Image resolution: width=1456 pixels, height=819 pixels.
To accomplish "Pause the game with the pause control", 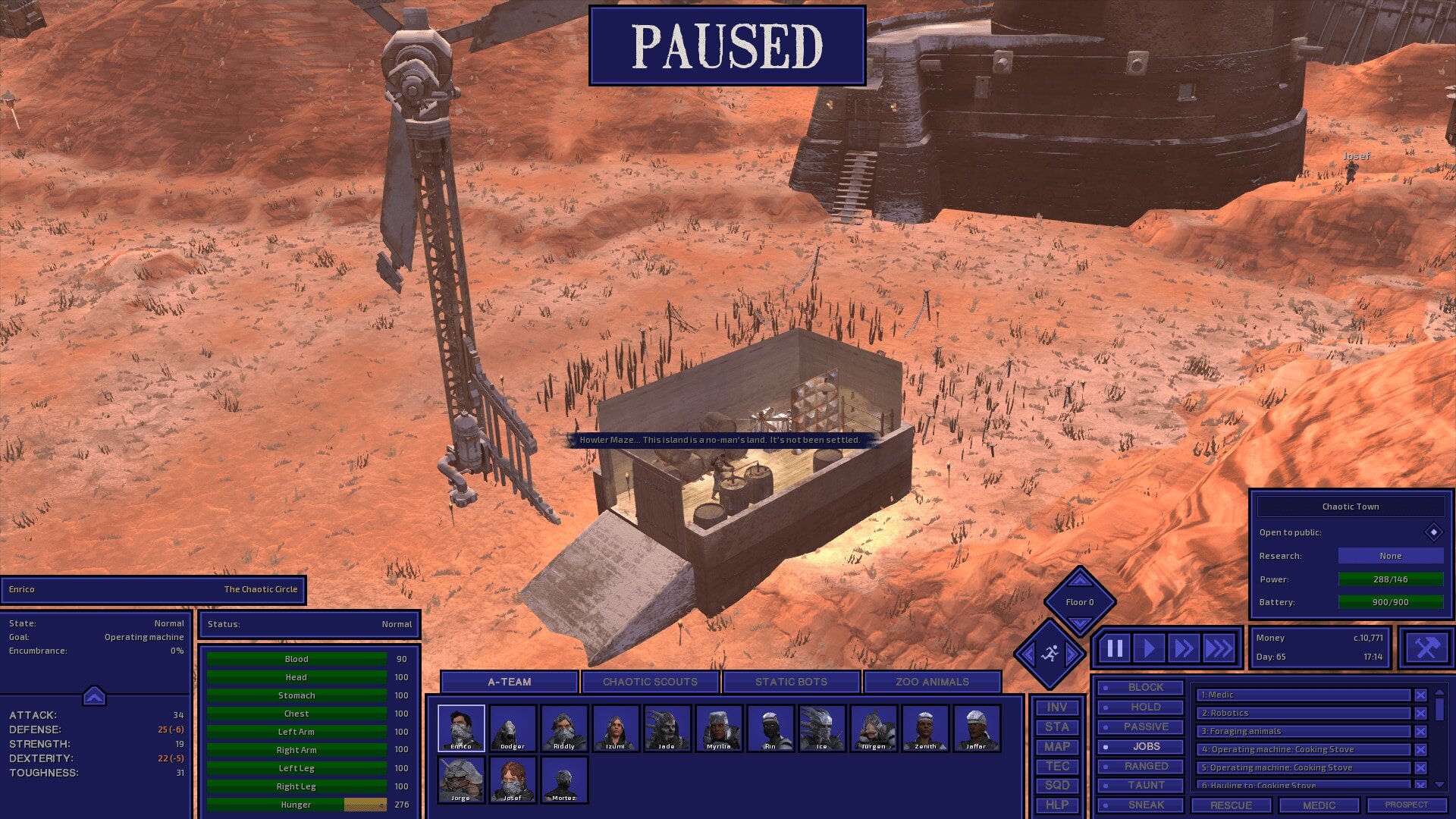I will click(1113, 647).
